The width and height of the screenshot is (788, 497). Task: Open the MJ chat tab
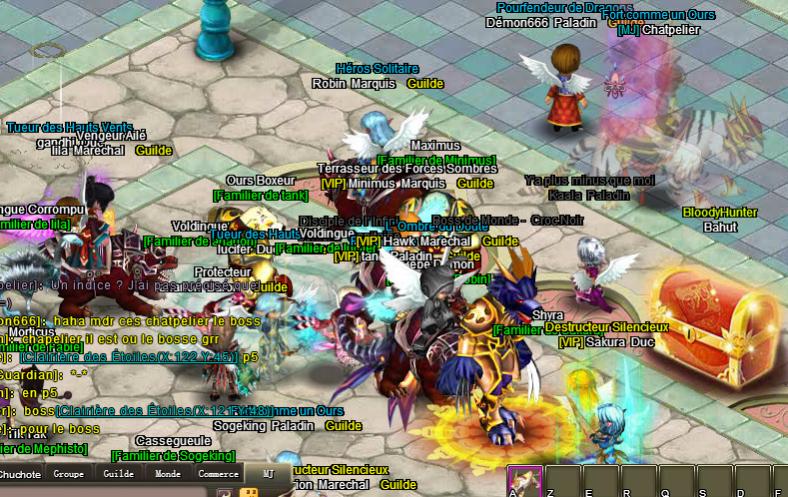point(267,474)
